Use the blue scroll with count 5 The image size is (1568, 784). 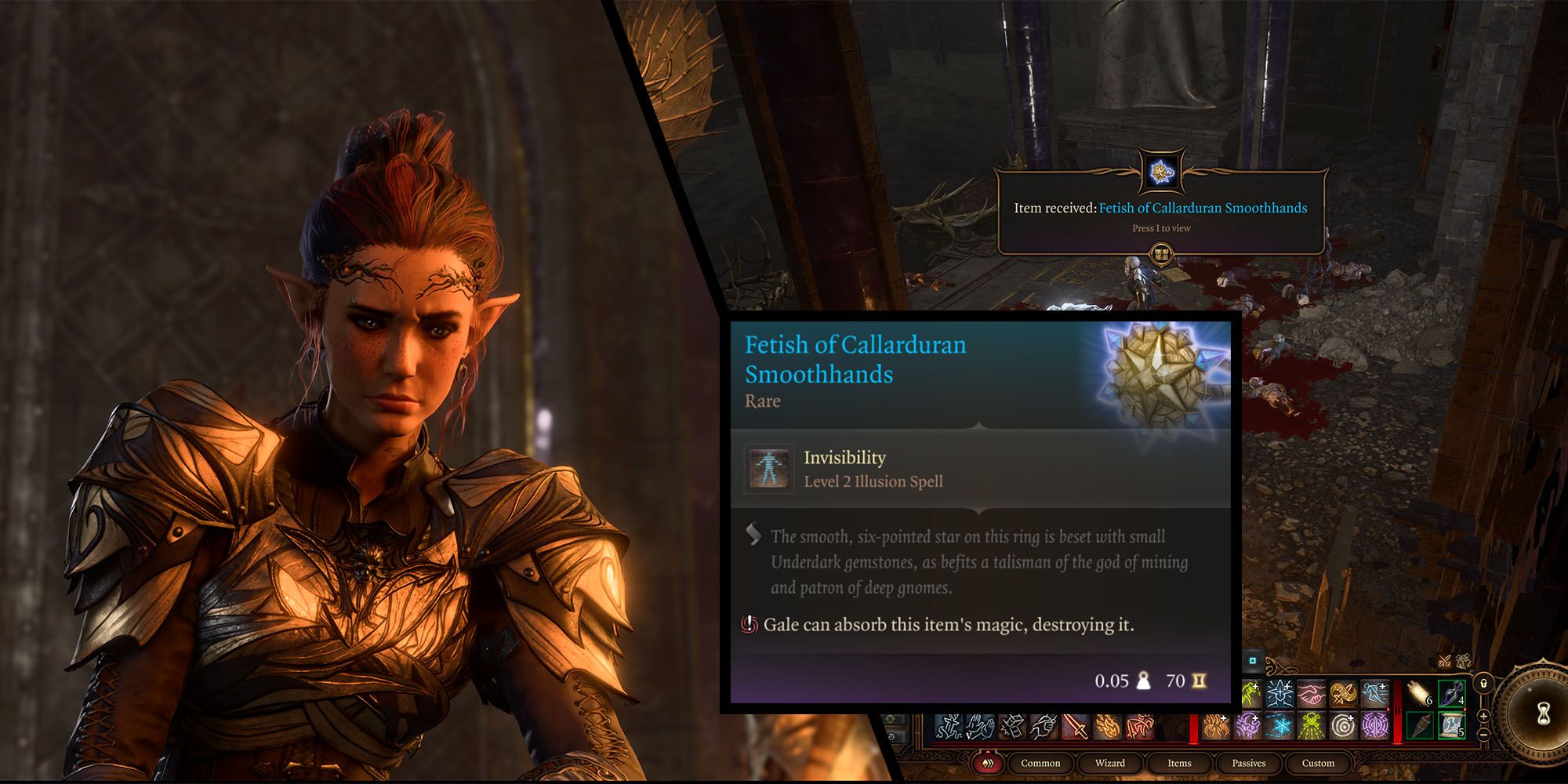click(1451, 725)
